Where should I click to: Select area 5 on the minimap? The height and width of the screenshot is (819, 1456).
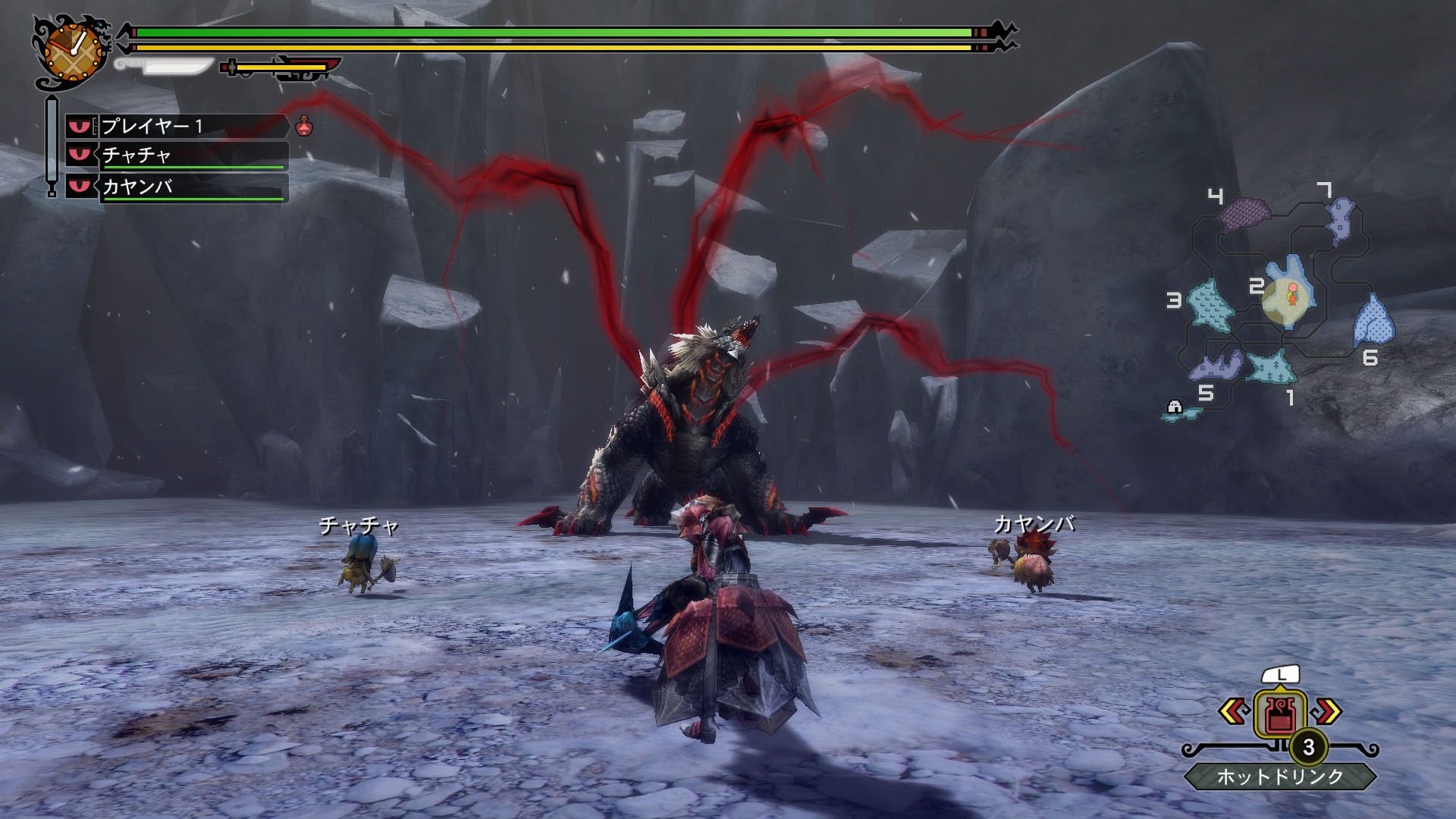[1216, 367]
